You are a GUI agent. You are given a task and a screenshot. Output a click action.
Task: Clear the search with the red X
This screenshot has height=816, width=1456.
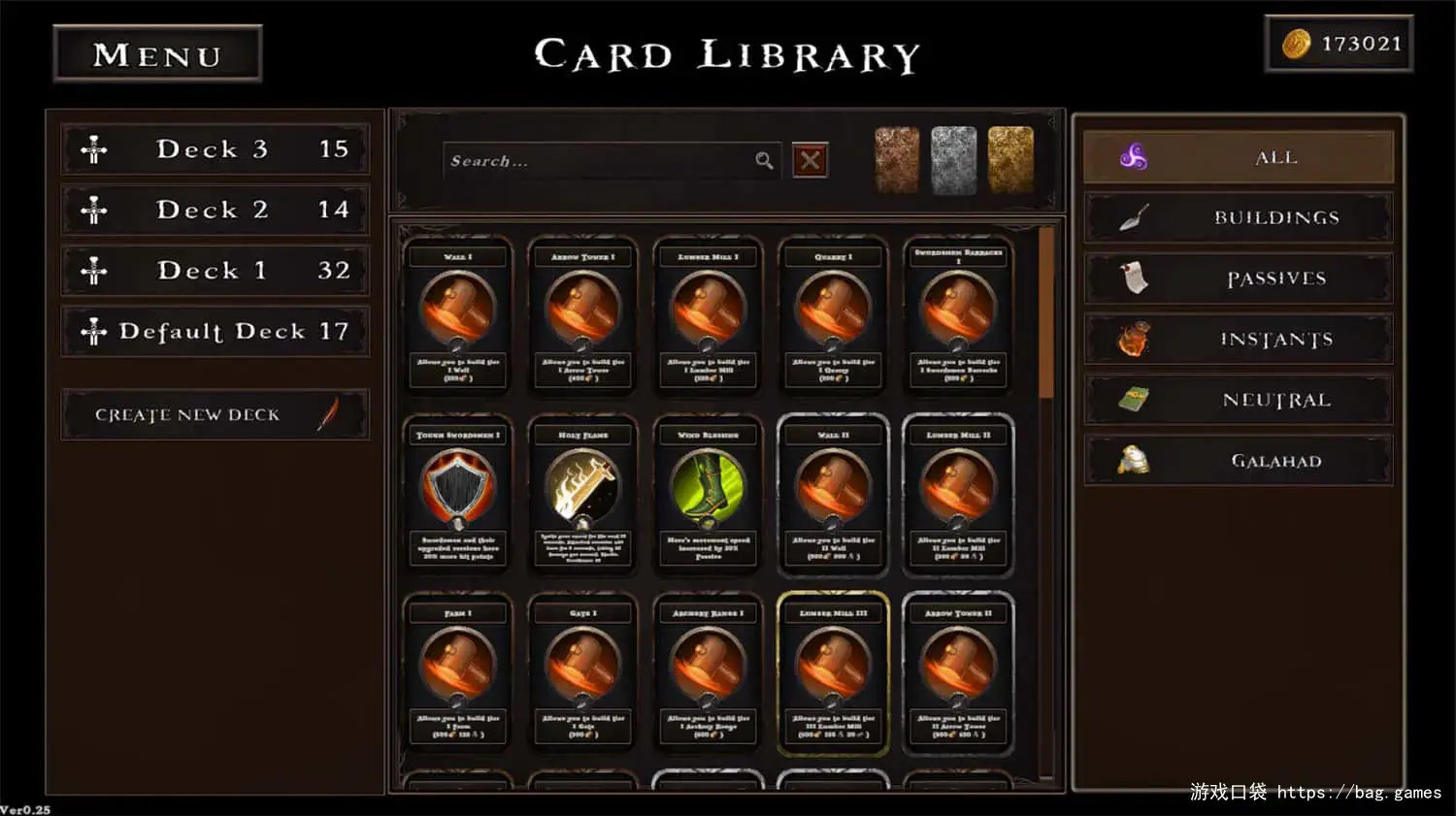811,160
